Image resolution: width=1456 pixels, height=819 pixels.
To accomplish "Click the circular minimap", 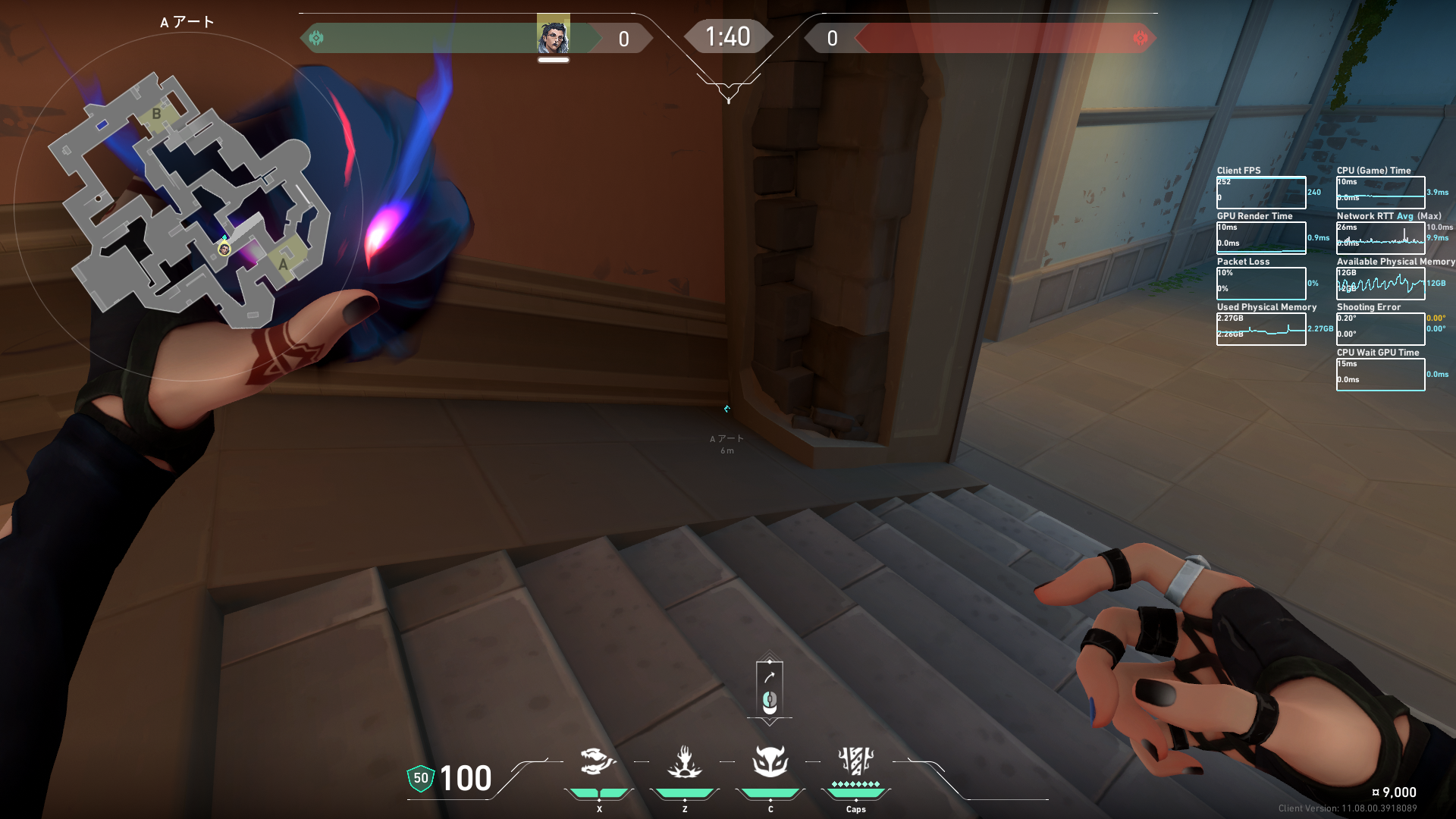I will (188, 206).
